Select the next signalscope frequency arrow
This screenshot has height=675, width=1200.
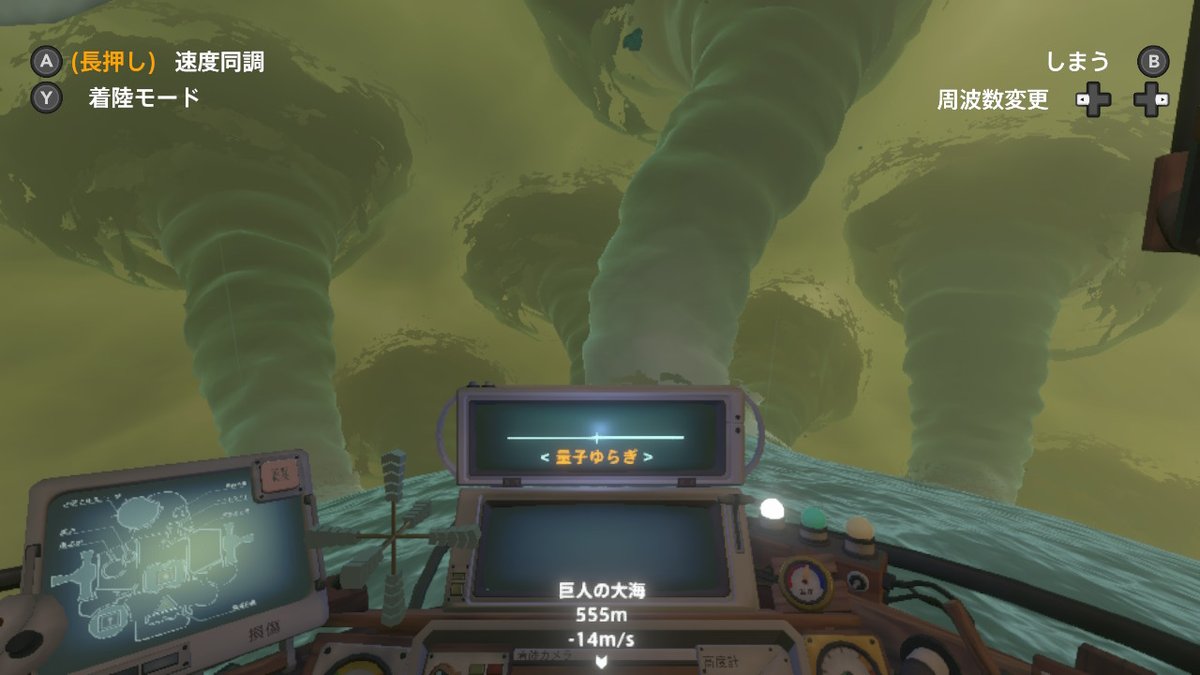click(x=648, y=457)
